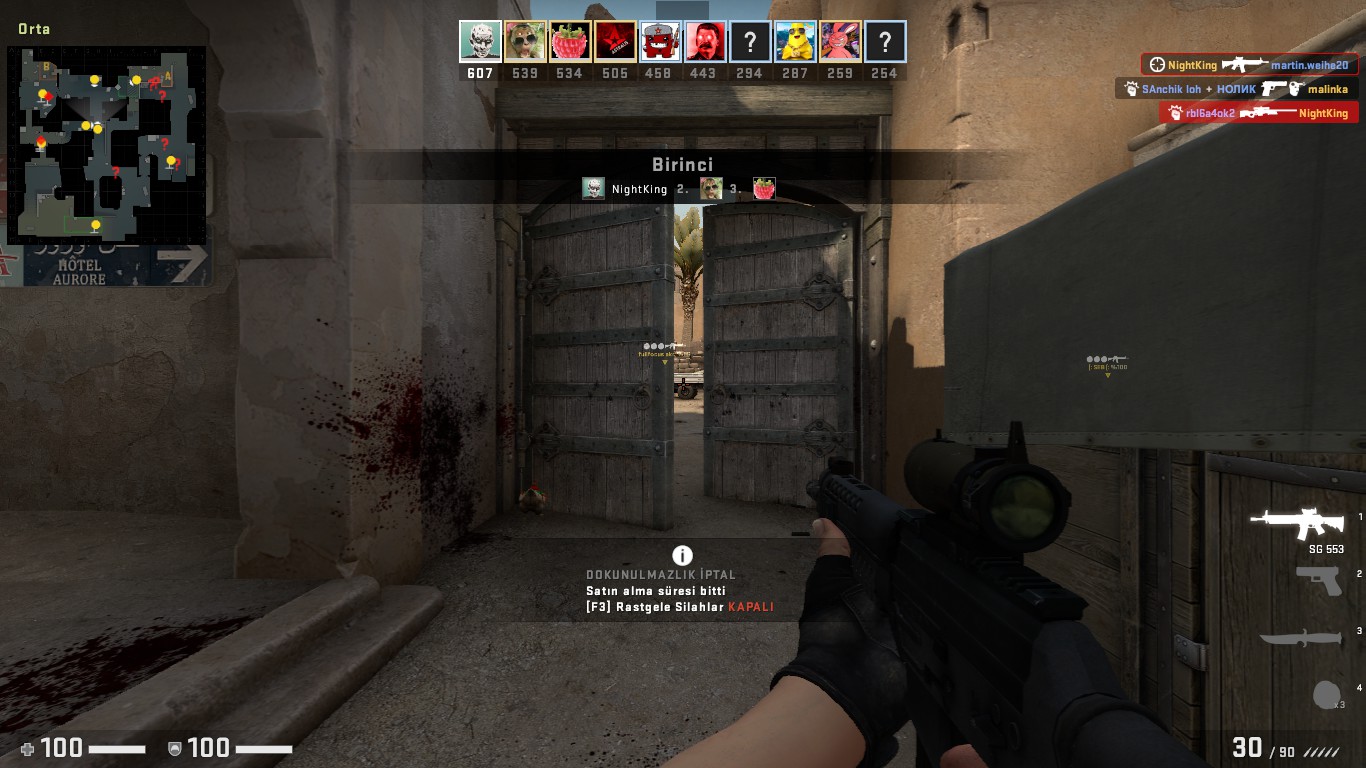Viewport: 1366px width, 768px height.
Task: Click the info icon above DOKUNULMAZLIK İPTAL
Action: pyautogui.click(x=682, y=556)
